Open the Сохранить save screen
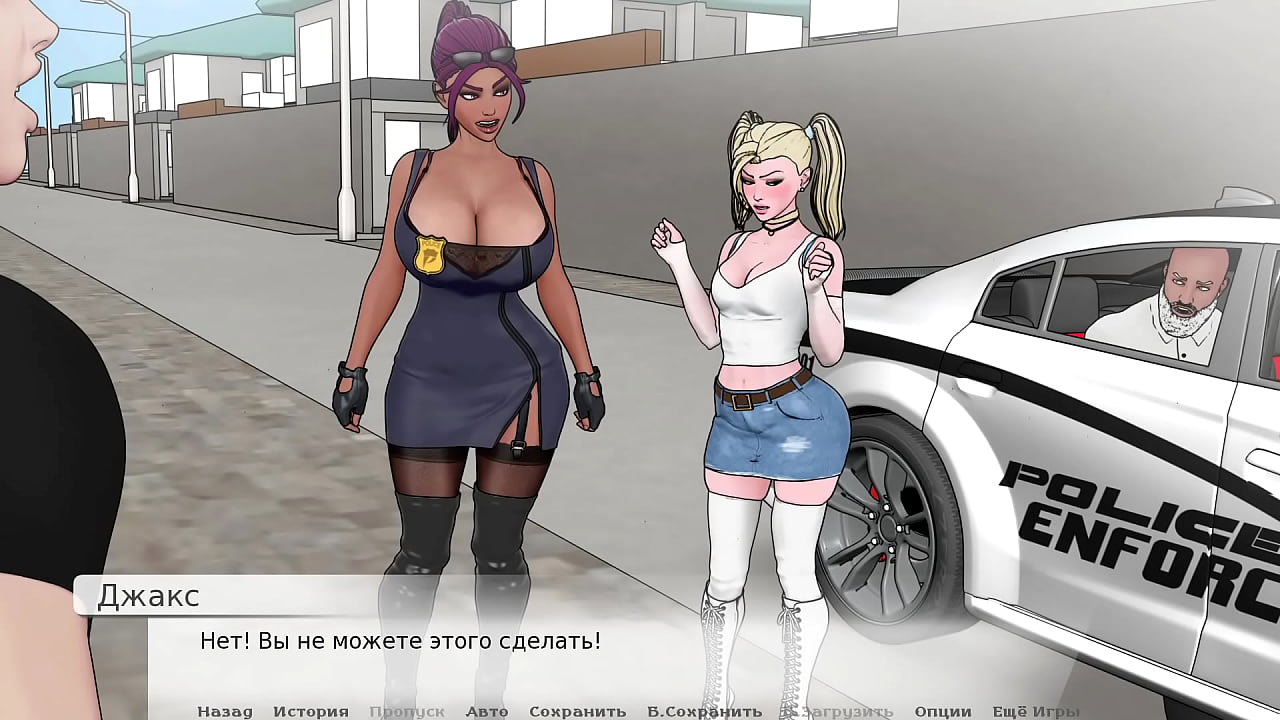 (577, 711)
